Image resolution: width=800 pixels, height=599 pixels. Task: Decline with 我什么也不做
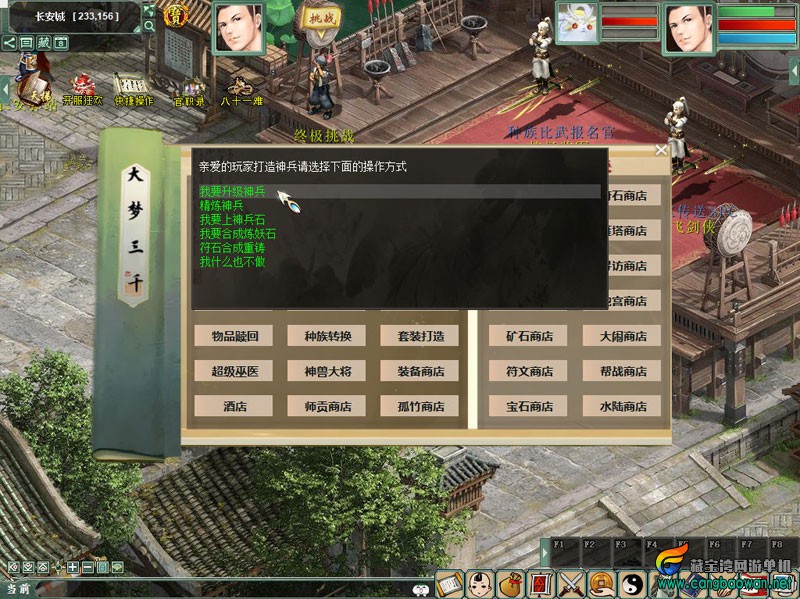point(232,261)
